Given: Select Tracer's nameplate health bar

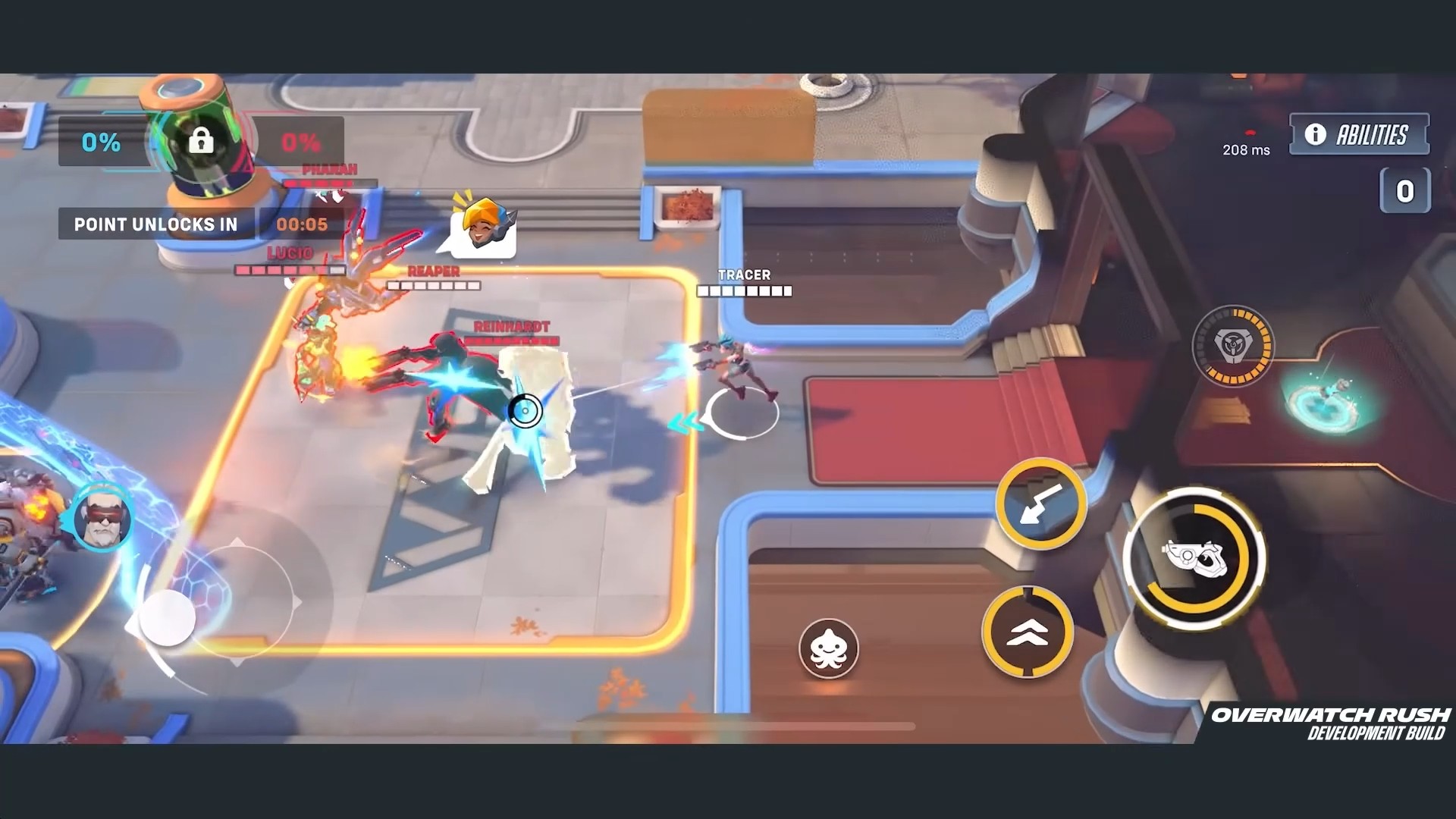Looking at the screenshot, I should coord(744,283).
